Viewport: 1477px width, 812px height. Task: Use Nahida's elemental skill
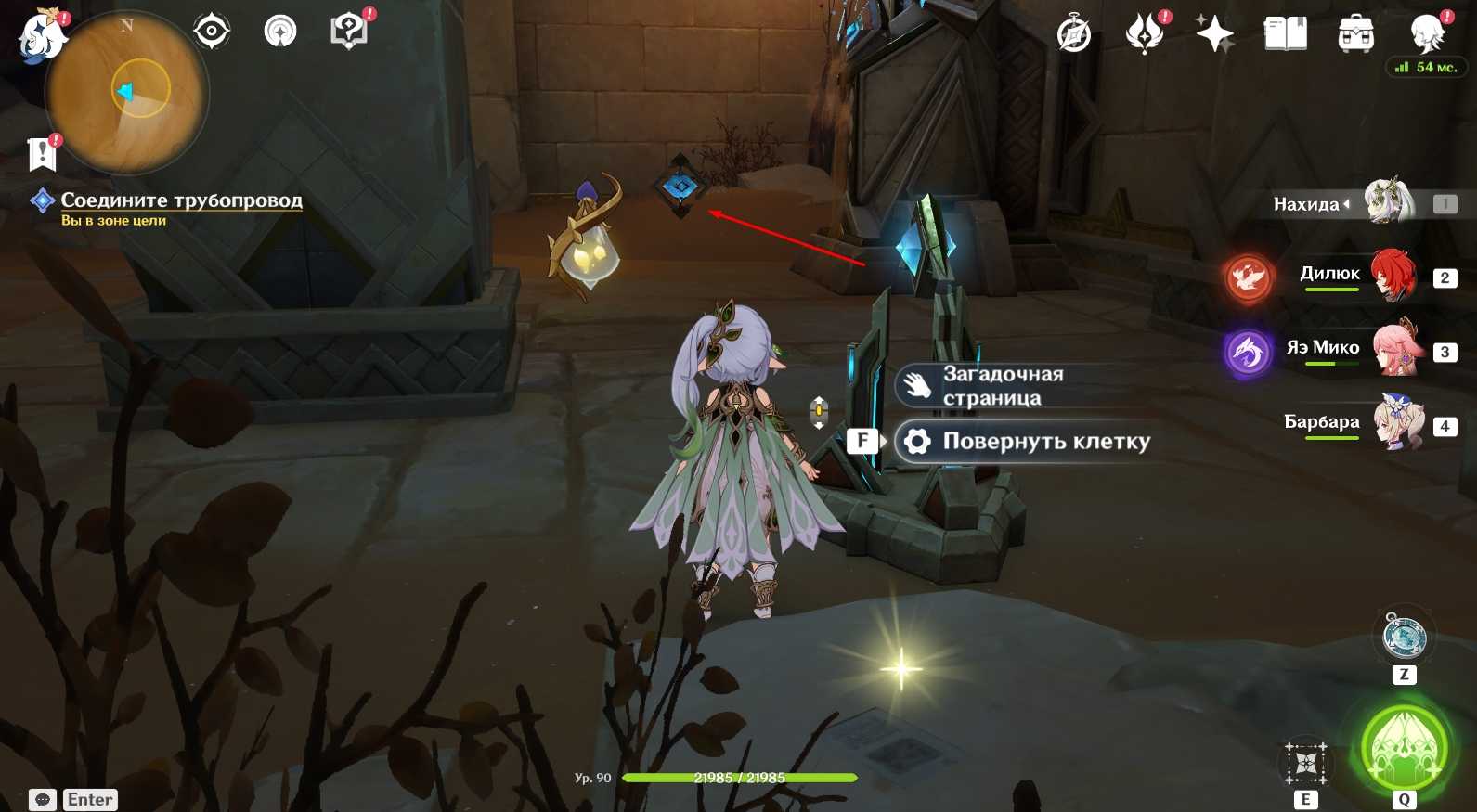pos(1306,764)
